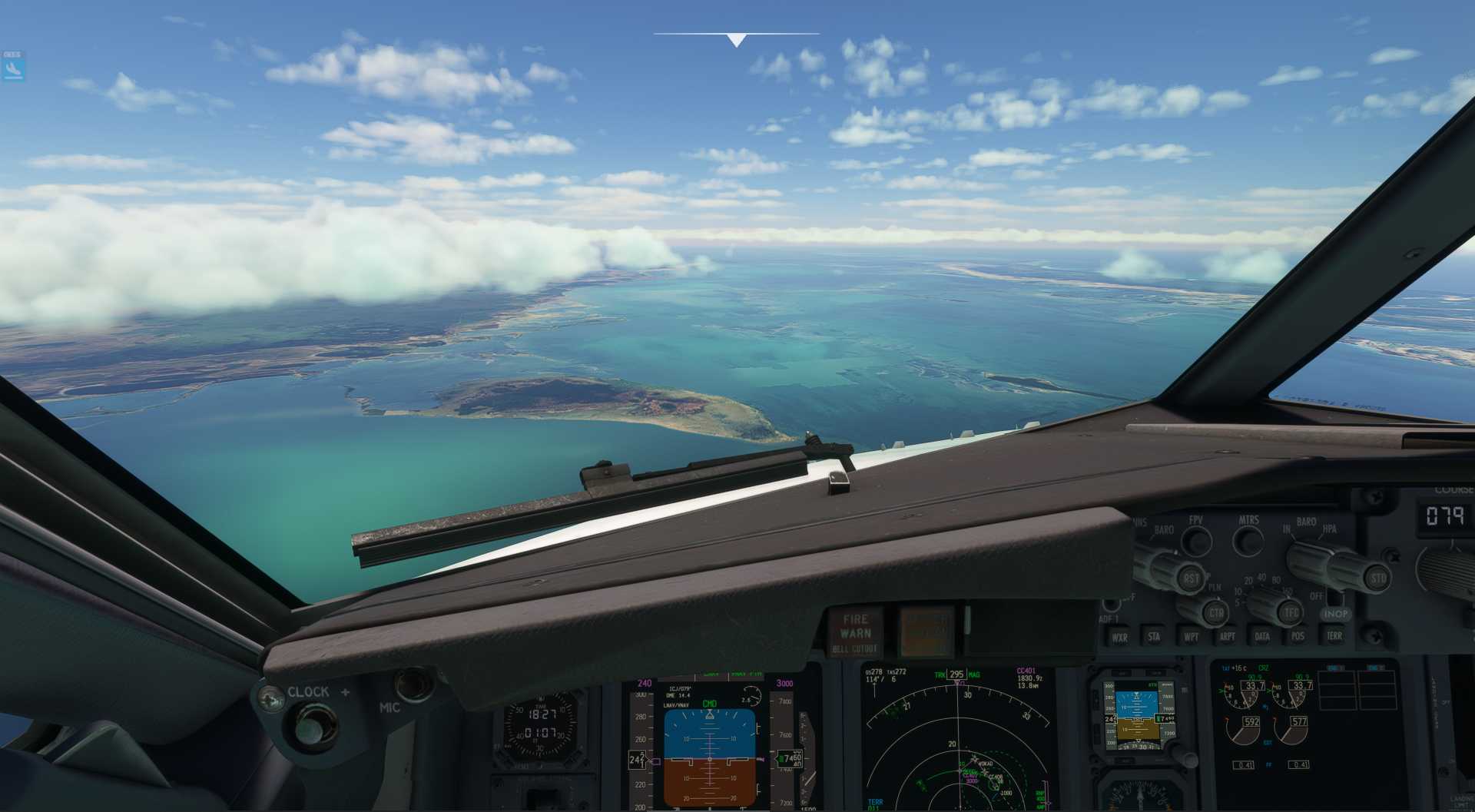Toggle the TERR terrain display button
Viewport: 1475px width, 812px height.
(1334, 635)
